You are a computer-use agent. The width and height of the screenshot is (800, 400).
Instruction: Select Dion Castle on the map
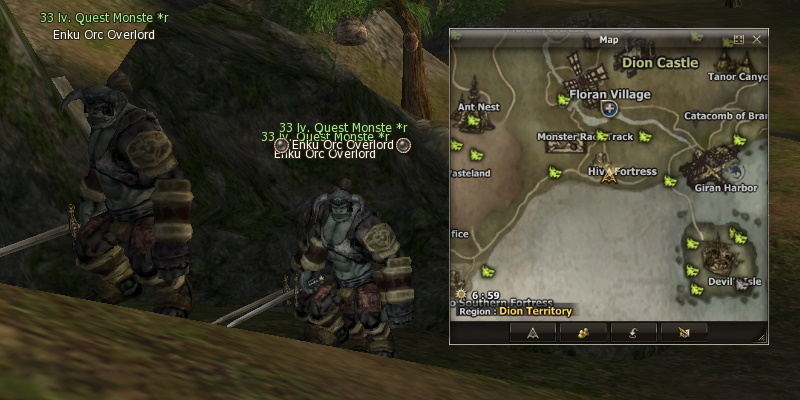click(x=659, y=62)
